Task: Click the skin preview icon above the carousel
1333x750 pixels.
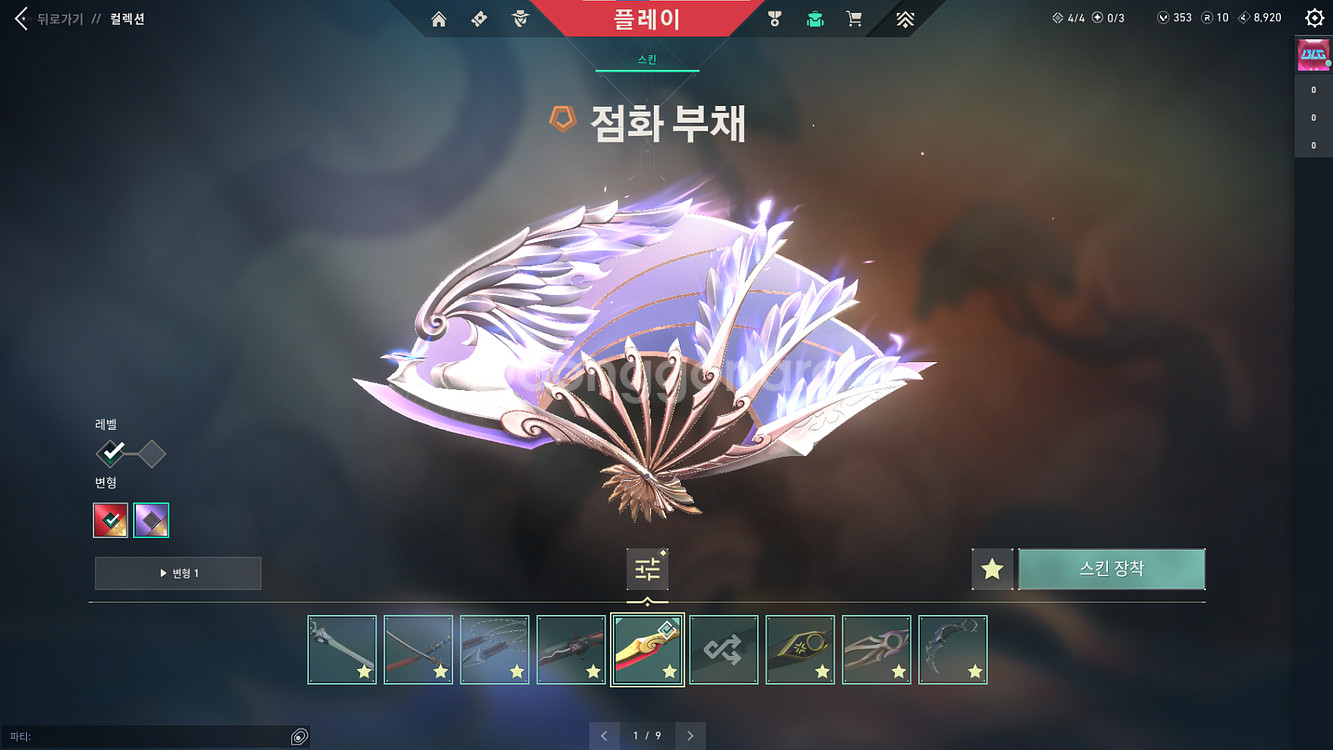Action: pos(646,568)
